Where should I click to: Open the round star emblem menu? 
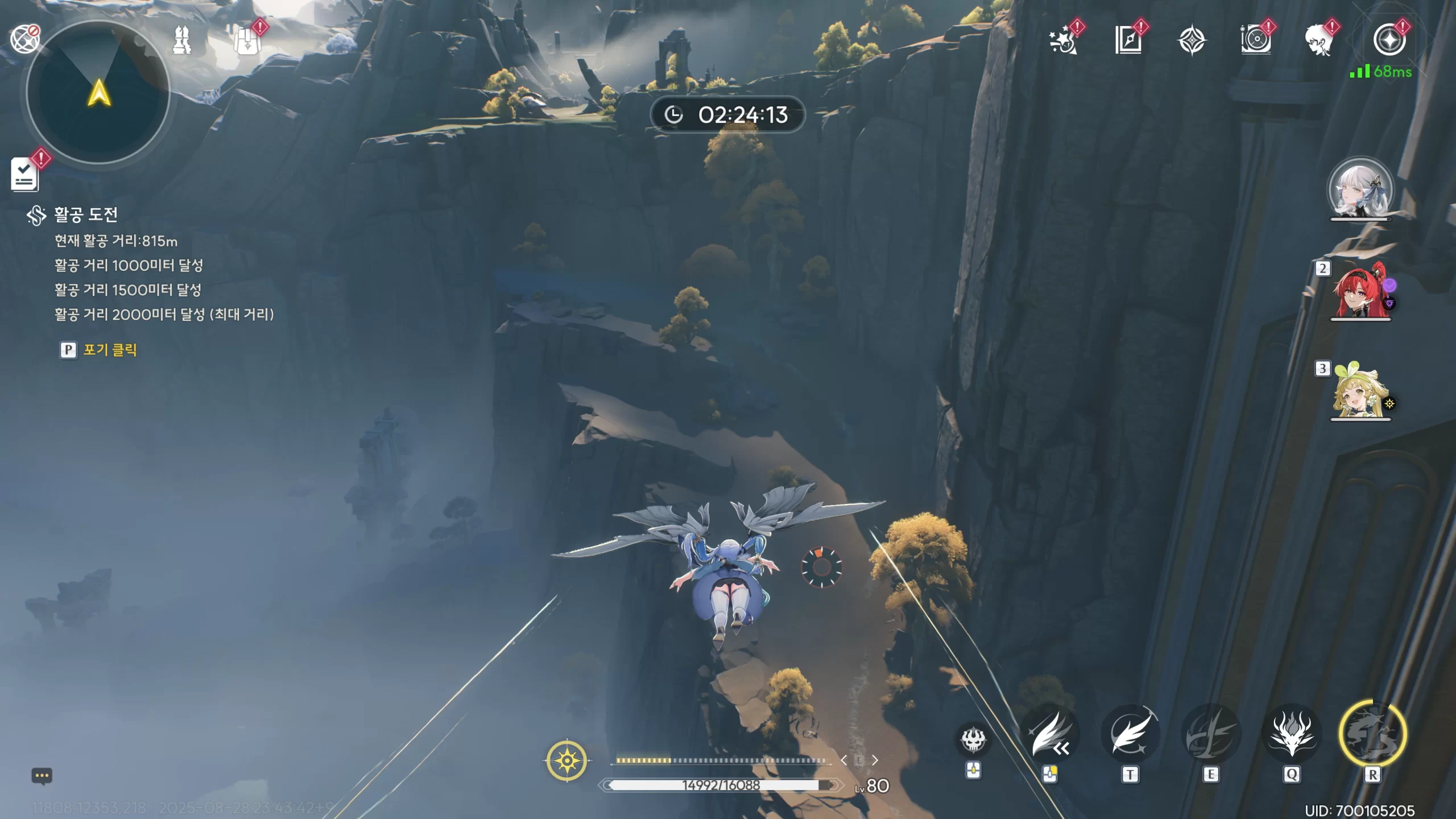pos(1389,40)
